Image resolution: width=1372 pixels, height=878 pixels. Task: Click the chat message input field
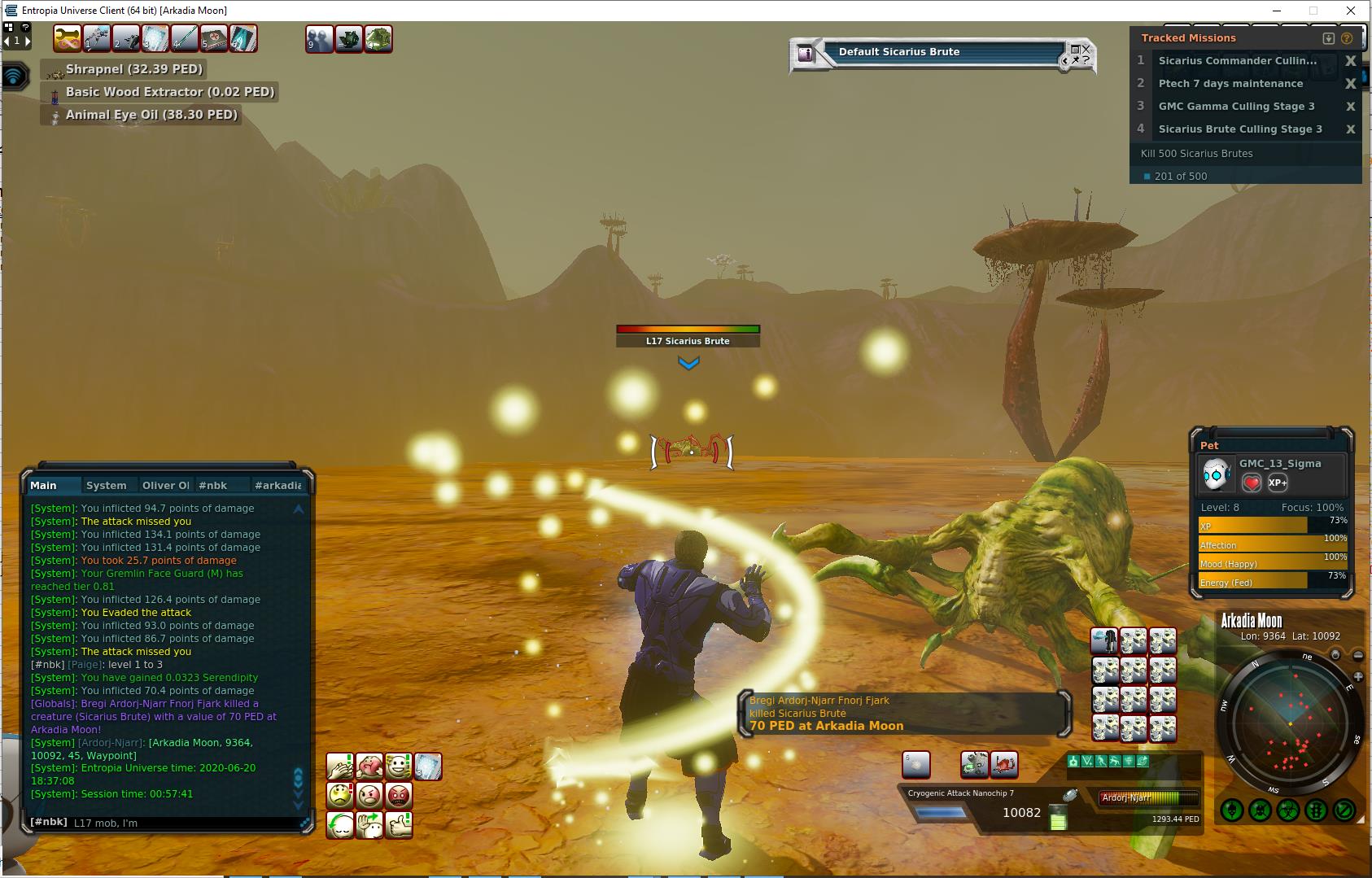coord(183,823)
